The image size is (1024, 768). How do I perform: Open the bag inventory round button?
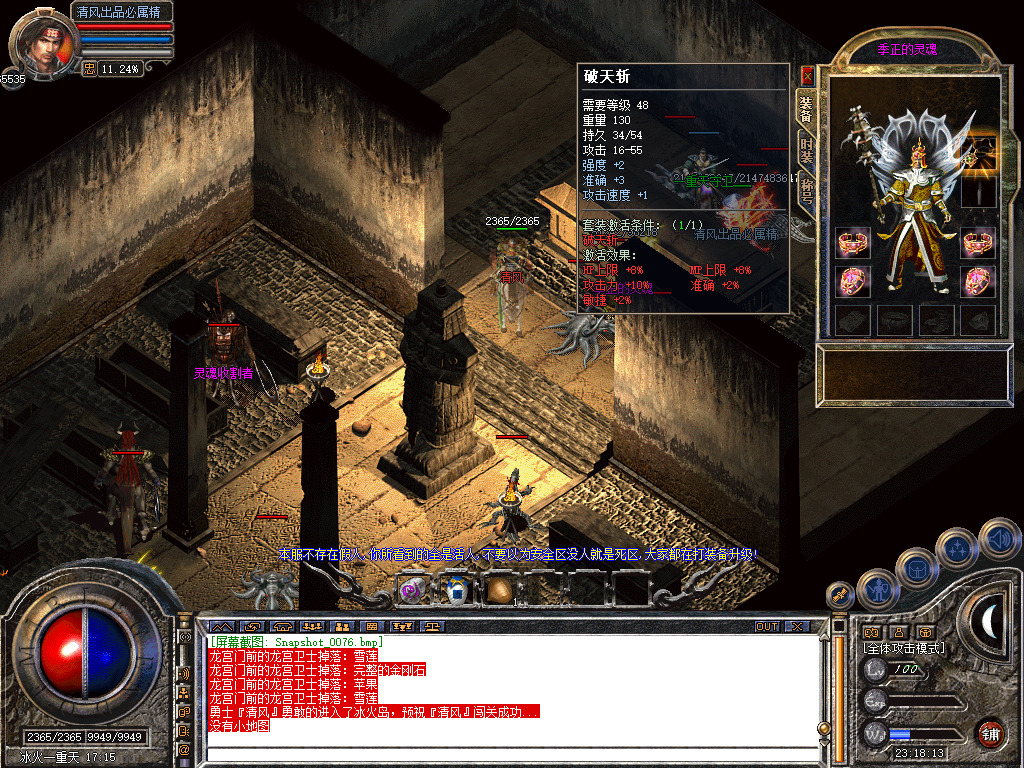[916, 567]
